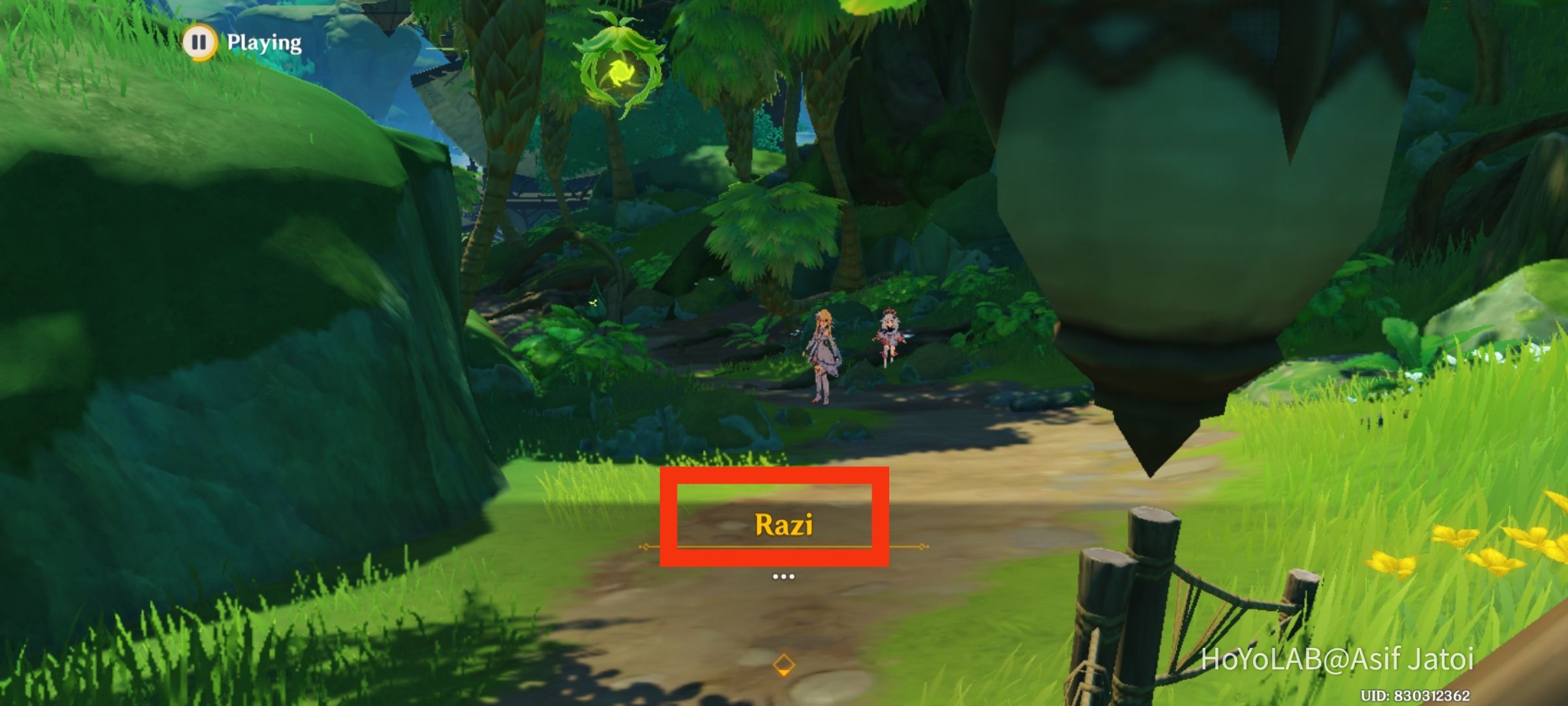The height and width of the screenshot is (706, 1568).
Task: Click the Playing status label
Action: pyautogui.click(x=263, y=43)
